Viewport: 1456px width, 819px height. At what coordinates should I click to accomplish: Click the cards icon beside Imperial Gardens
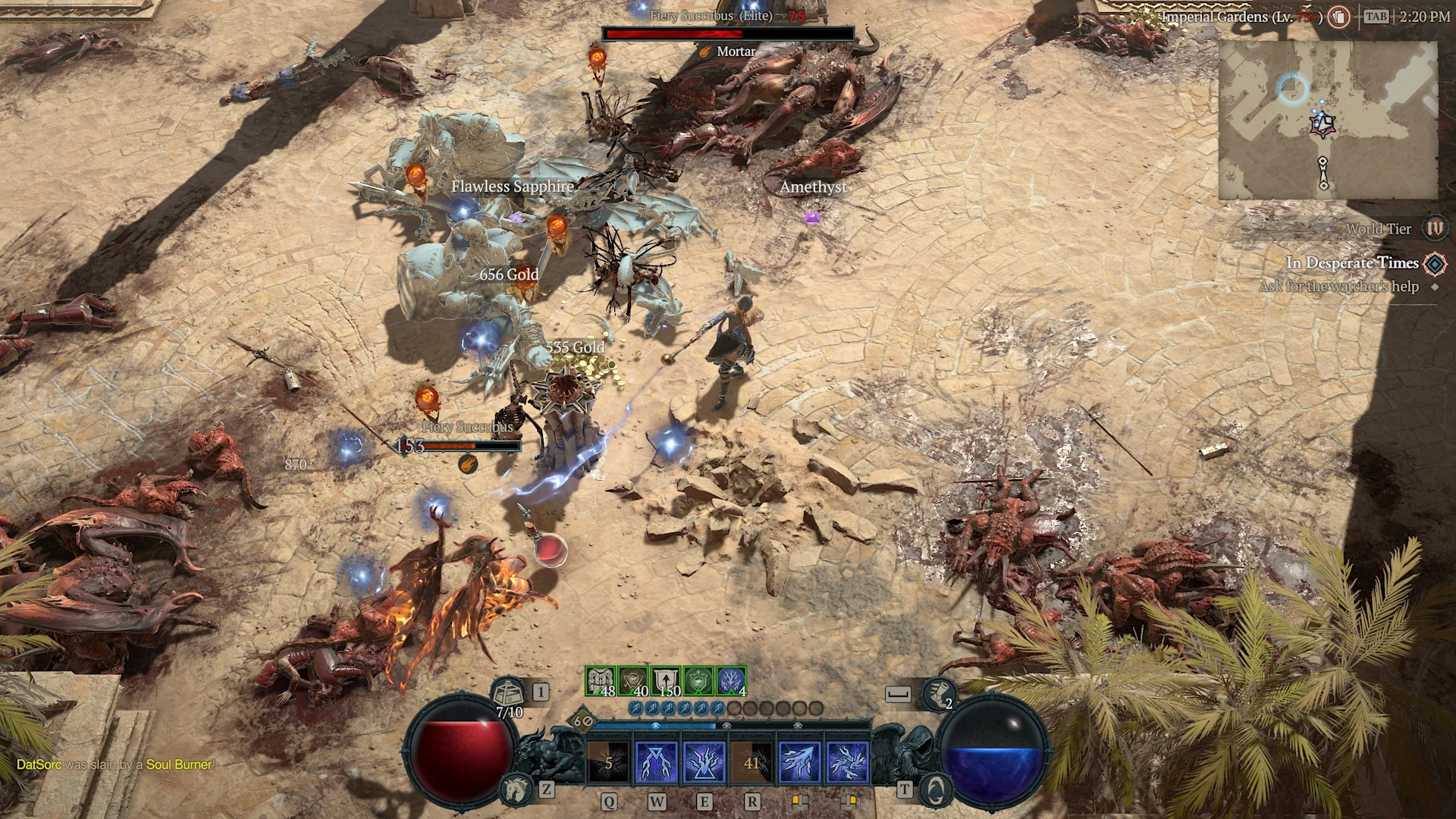coord(1338,17)
